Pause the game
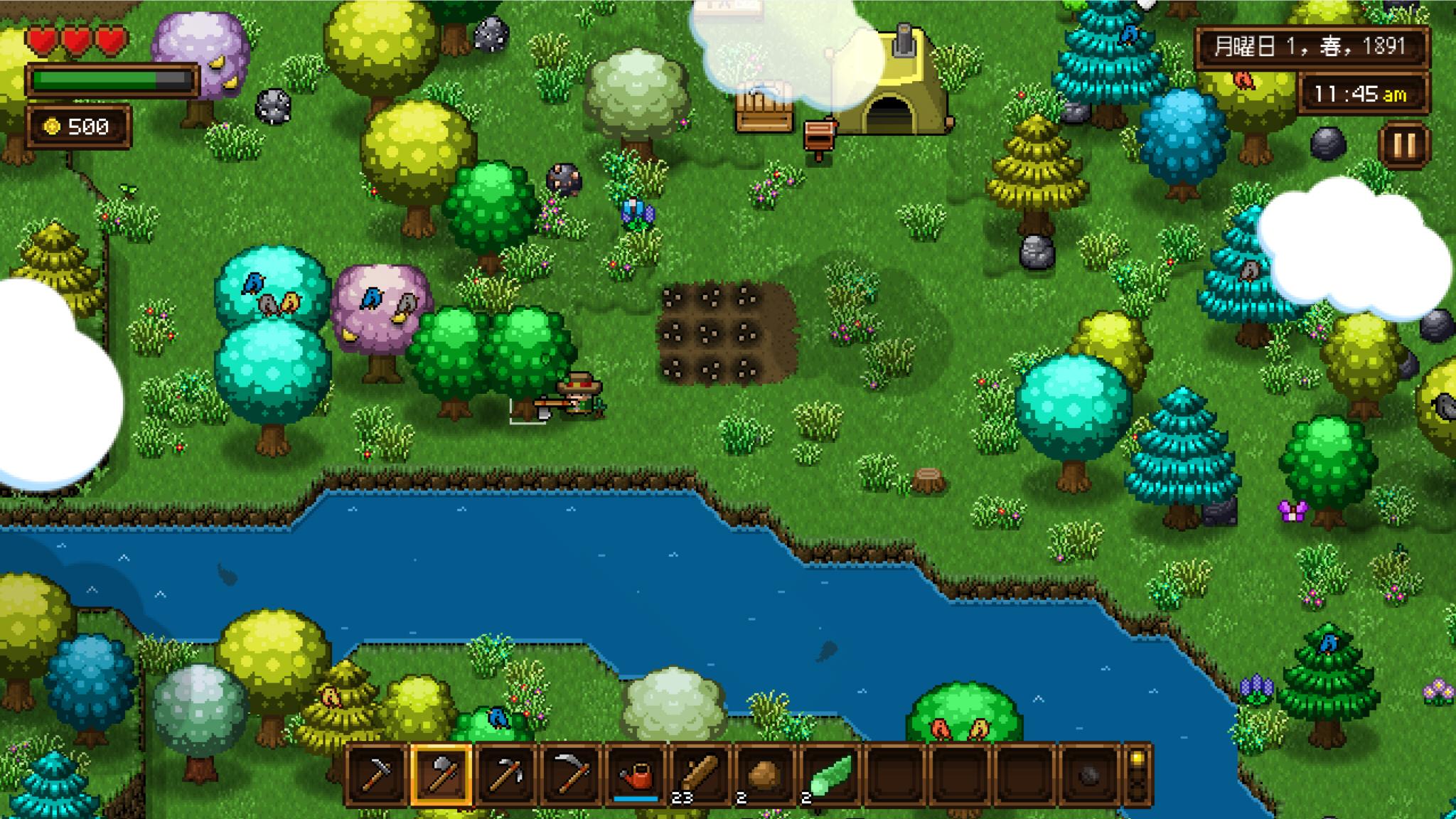The height and width of the screenshot is (819, 1456). coord(1404,144)
